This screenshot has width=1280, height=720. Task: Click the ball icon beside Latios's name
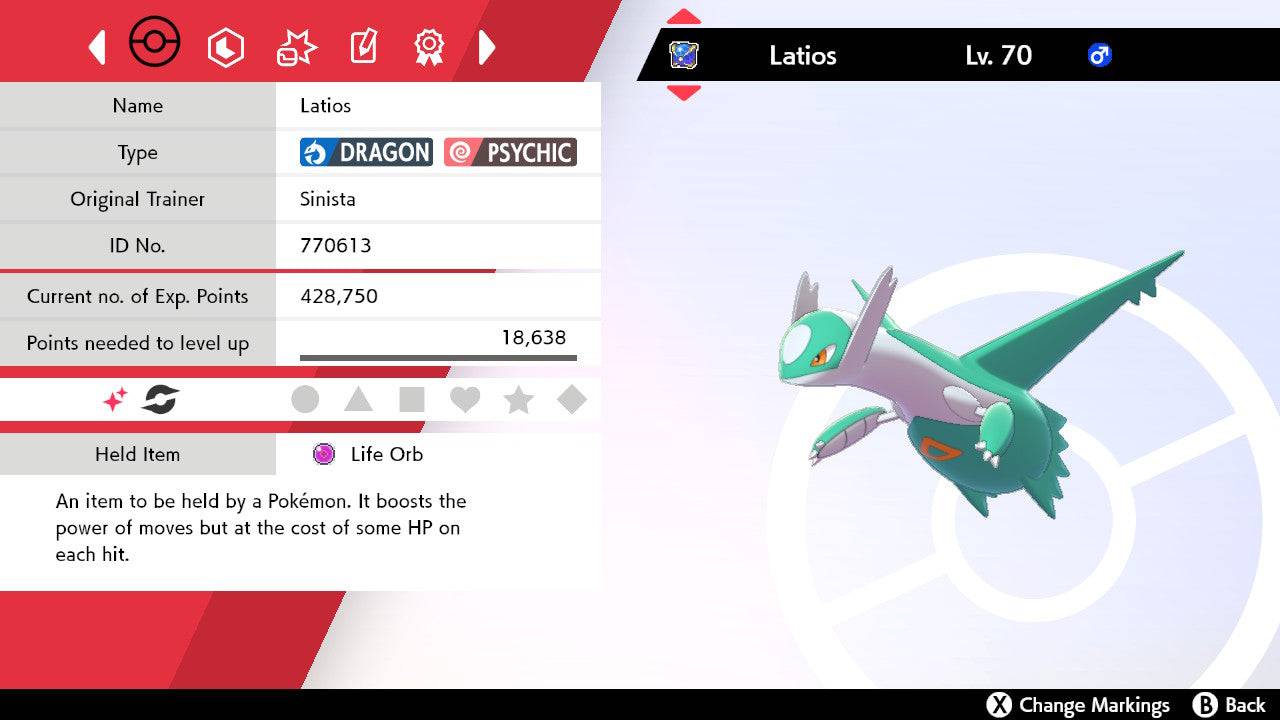[x=683, y=55]
